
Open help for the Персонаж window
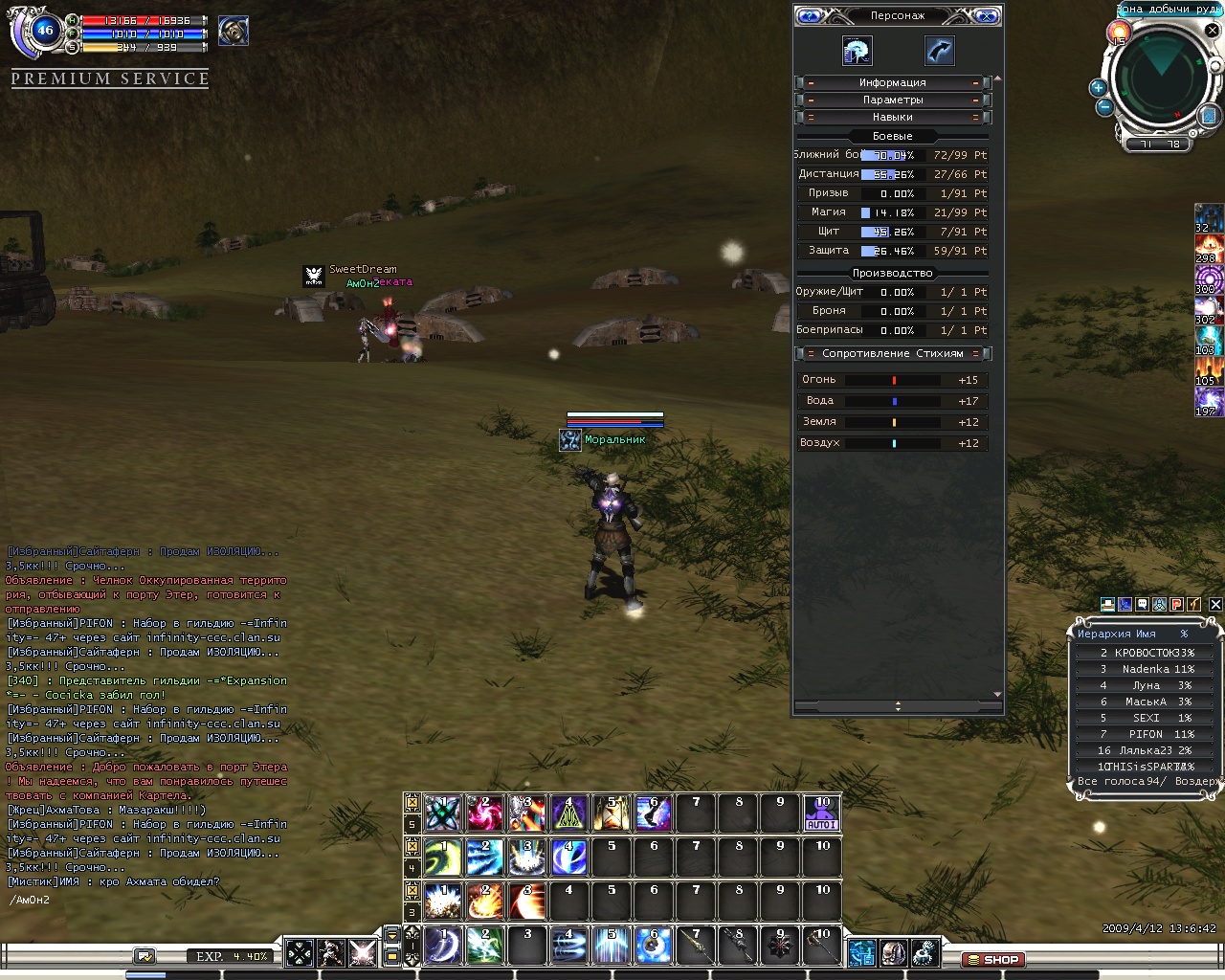[810, 15]
